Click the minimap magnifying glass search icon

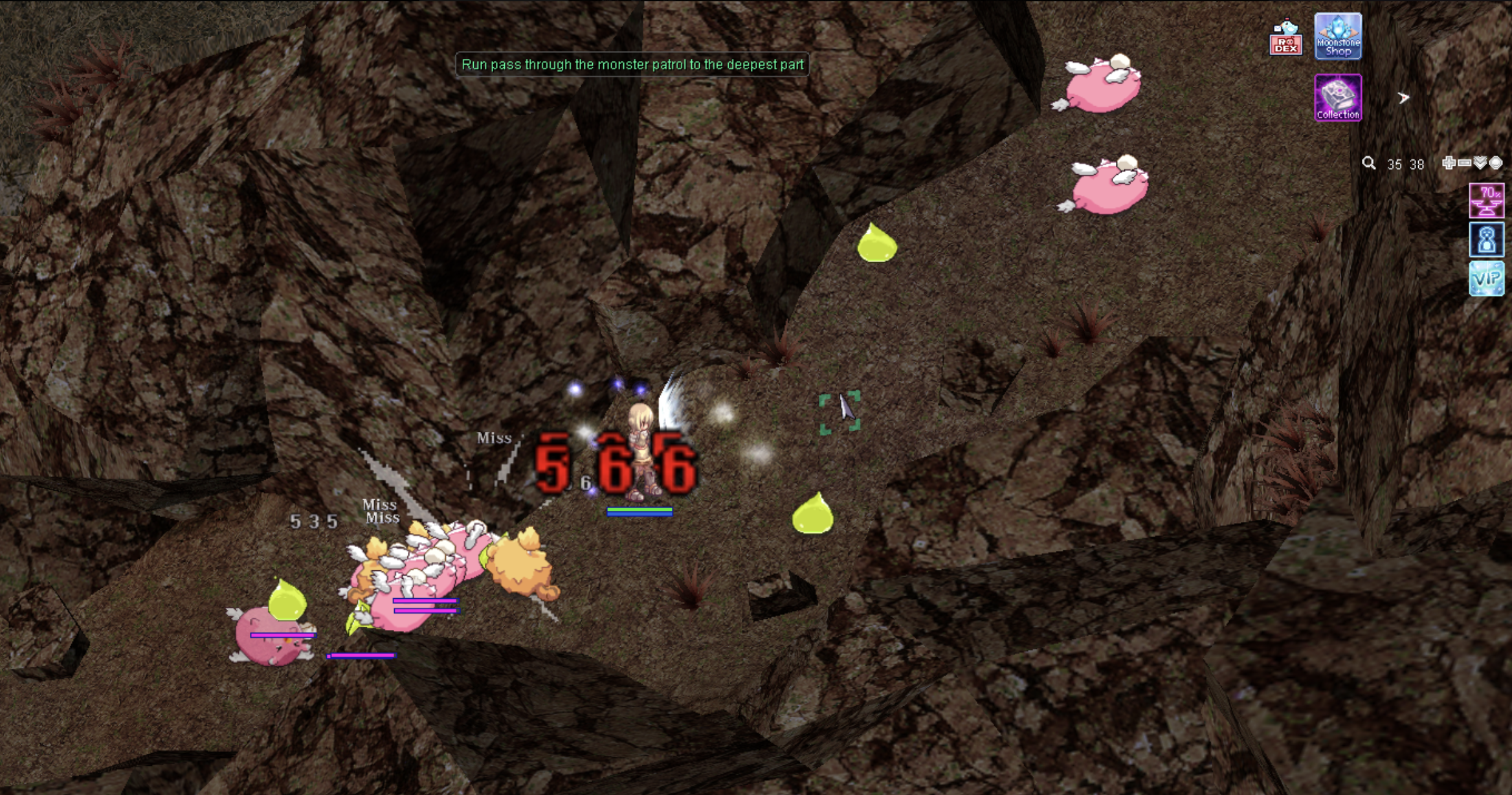pos(1368,163)
